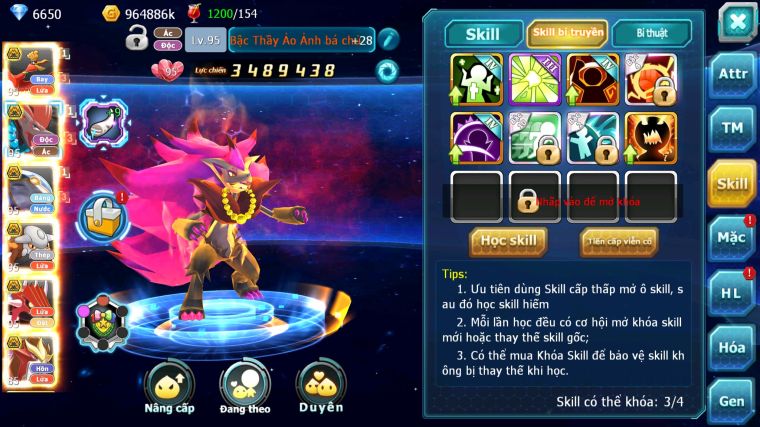Select the TM side tab
The height and width of the screenshot is (427, 760).
point(732,128)
